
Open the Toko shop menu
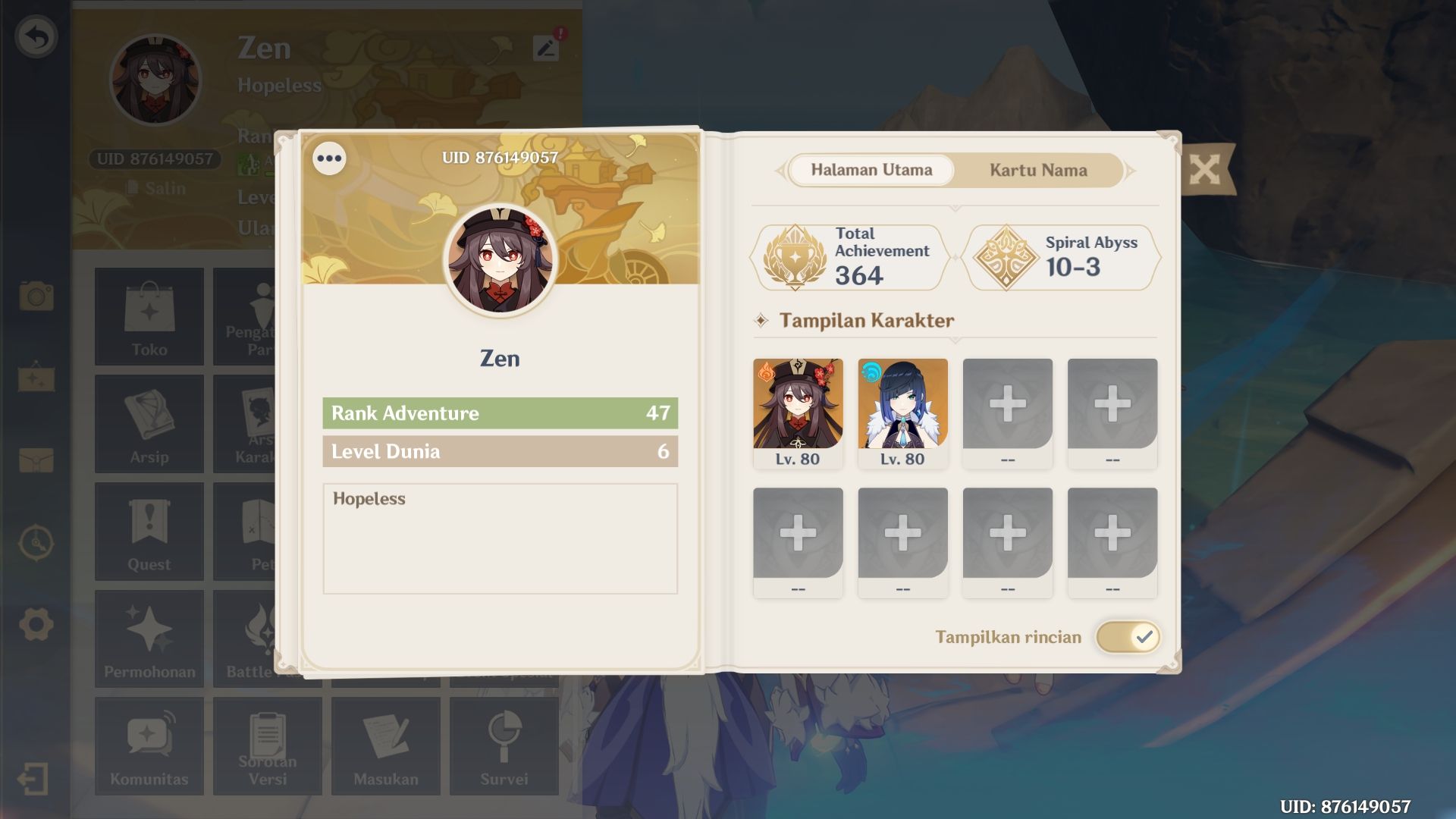click(x=149, y=316)
